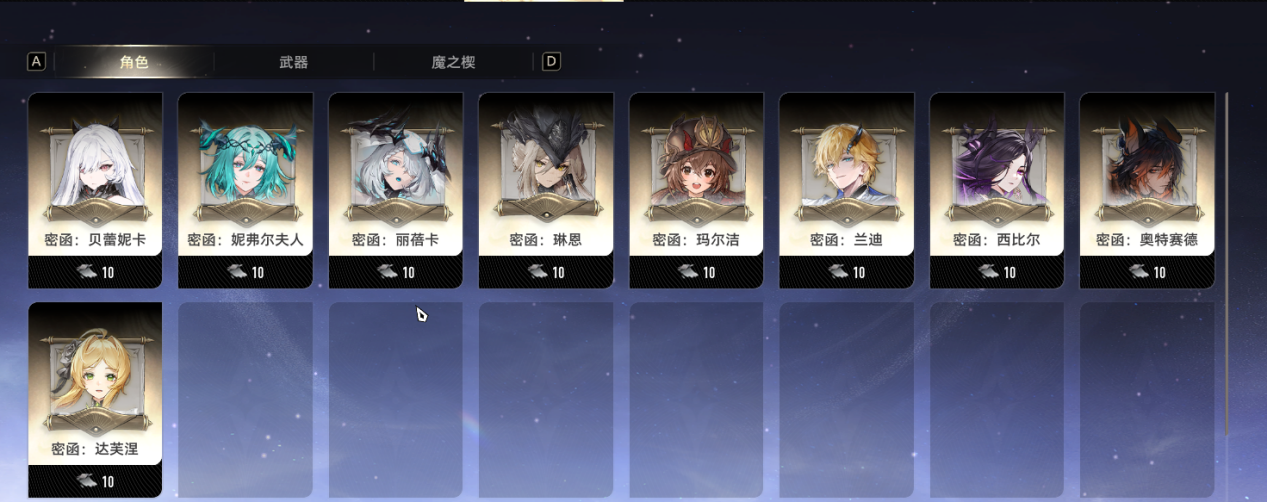Select the 密函：西比尔 card

point(997,190)
